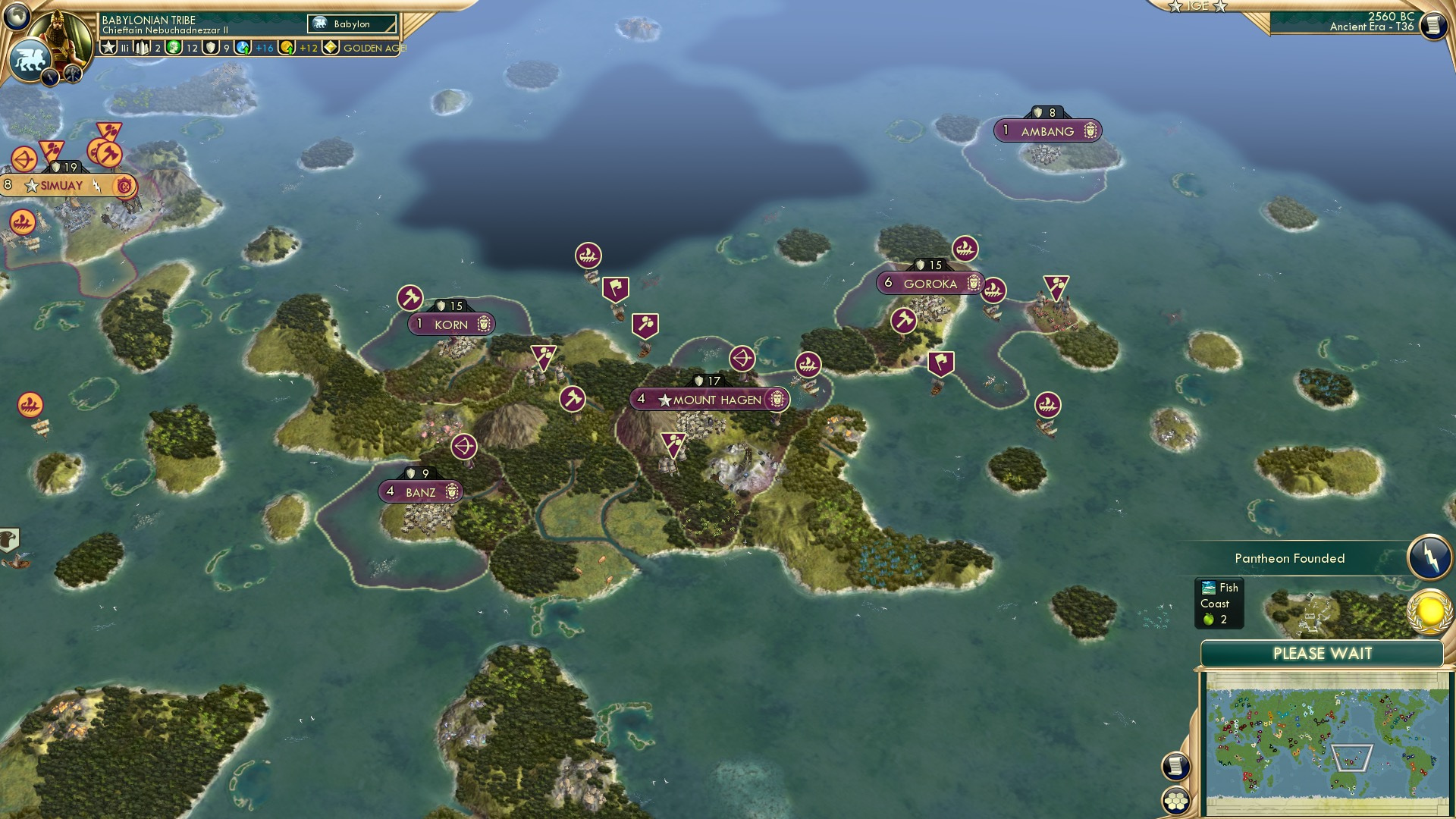The image size is (1456, 819).
Task: Toggle strategic view with the hexagon icon
Action: coord(1175,801)
